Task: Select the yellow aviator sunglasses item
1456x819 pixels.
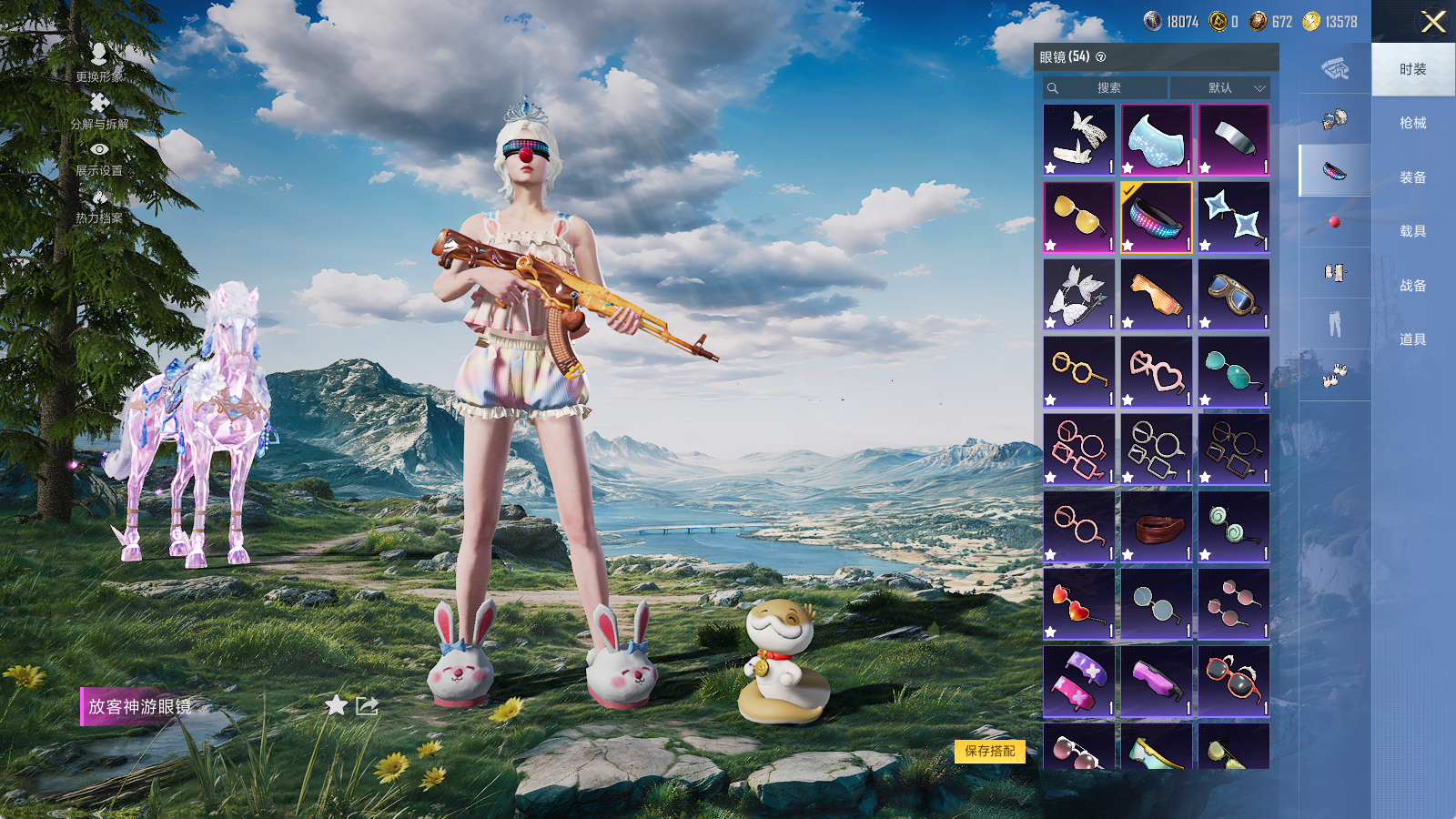Action: pos(1078,217)
